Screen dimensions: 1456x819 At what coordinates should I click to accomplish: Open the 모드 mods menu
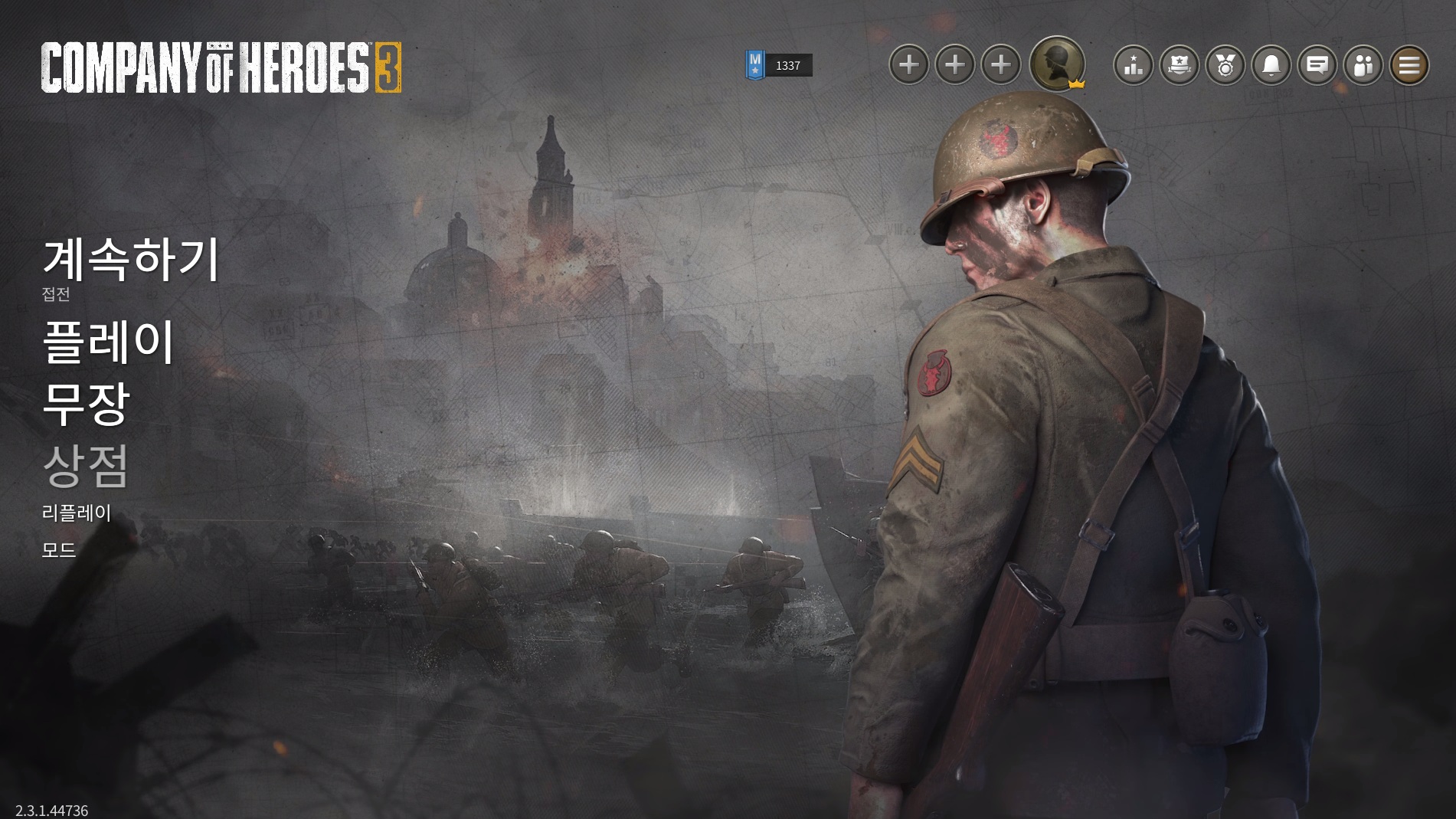click(59, 549)
